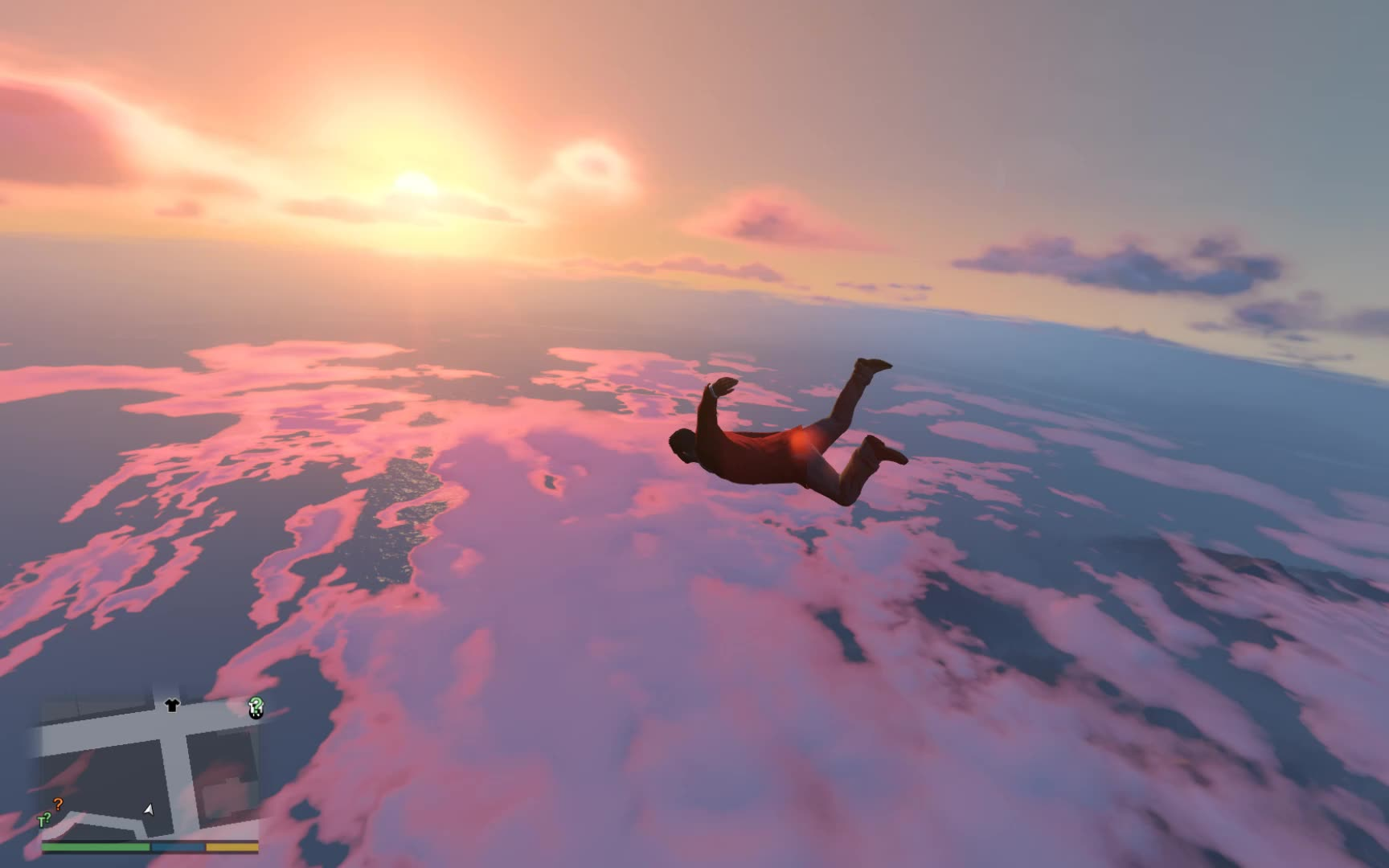The width and height of the screenshot is (1389, 868).
Task: Click the circled question mark icon on minimap
Action: click(x=255, y=708)
